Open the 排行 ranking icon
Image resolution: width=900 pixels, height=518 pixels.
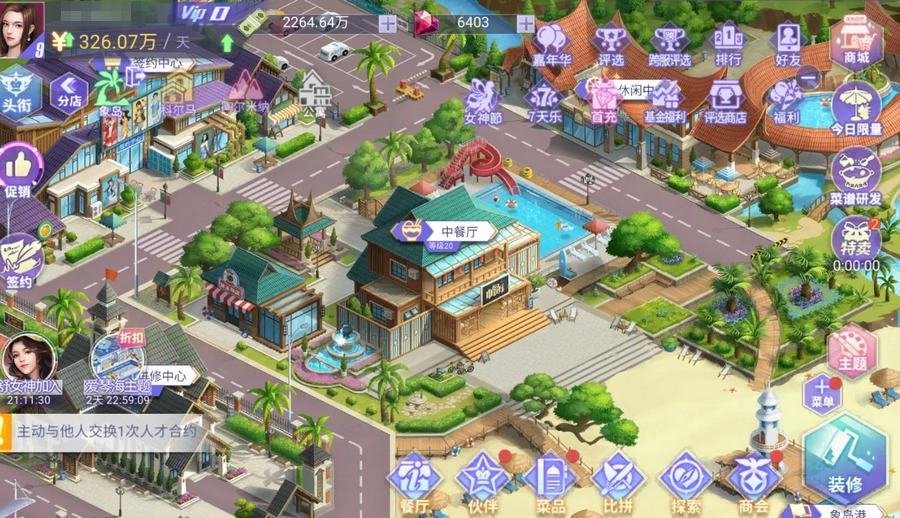click(x=729, y=45)
